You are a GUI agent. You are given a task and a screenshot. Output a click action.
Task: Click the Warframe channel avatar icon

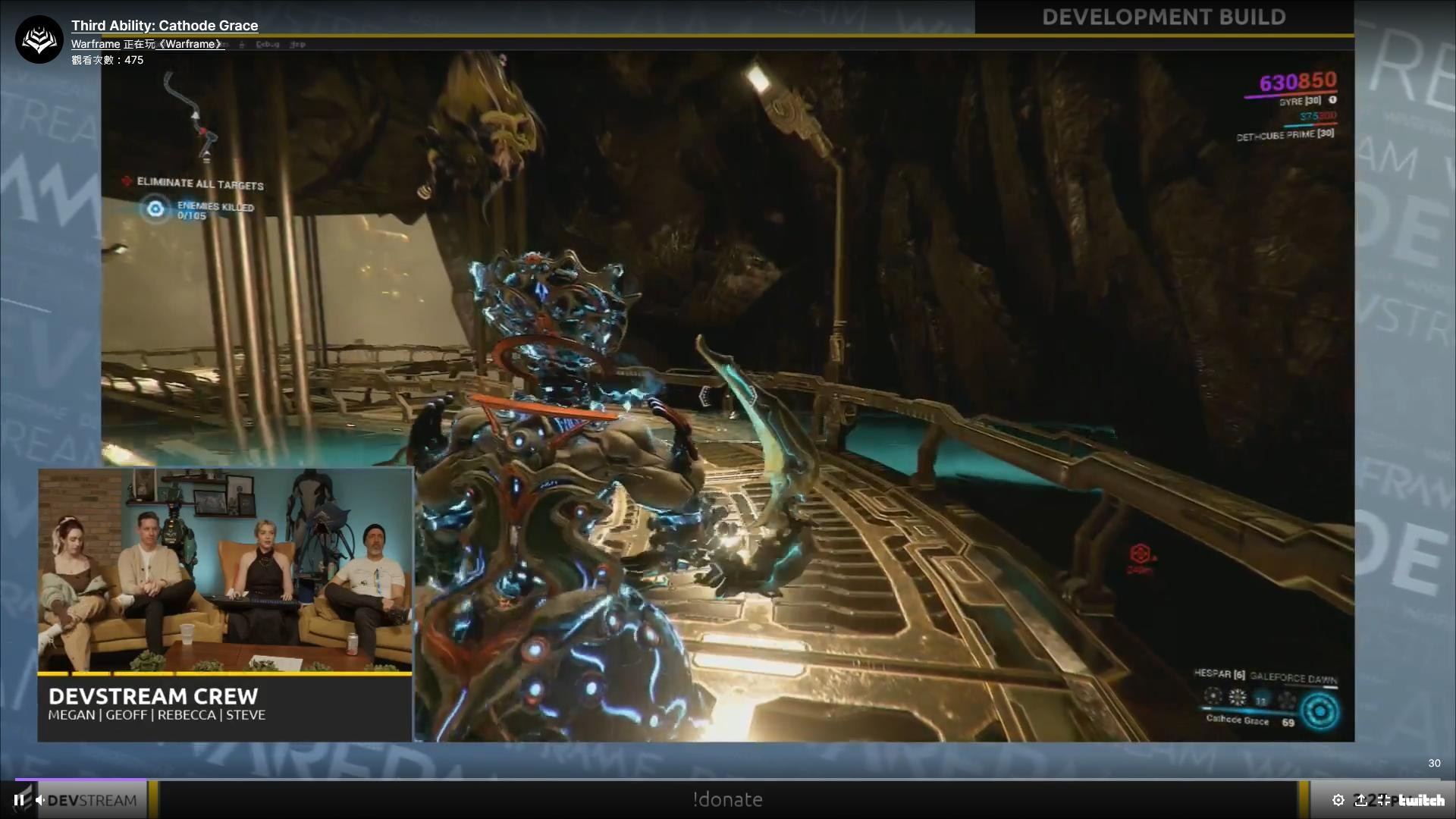coord(38,38)
